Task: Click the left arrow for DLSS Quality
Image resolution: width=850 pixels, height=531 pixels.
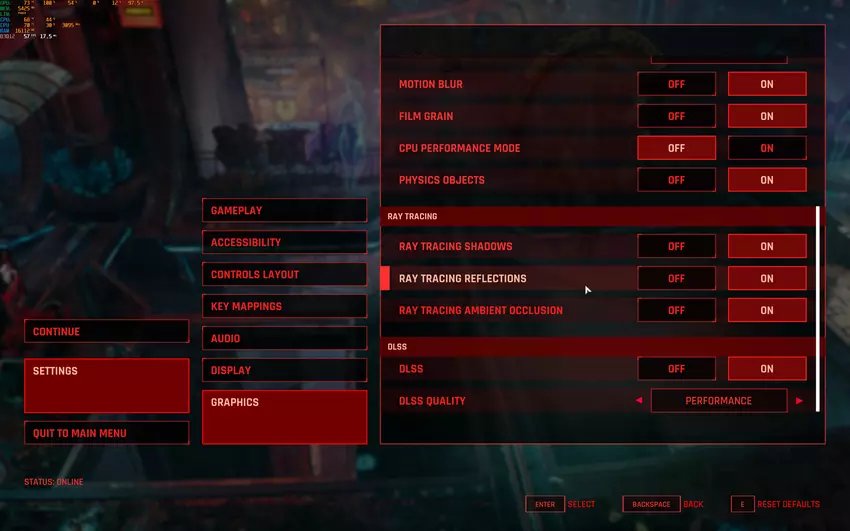Action: 639,401
